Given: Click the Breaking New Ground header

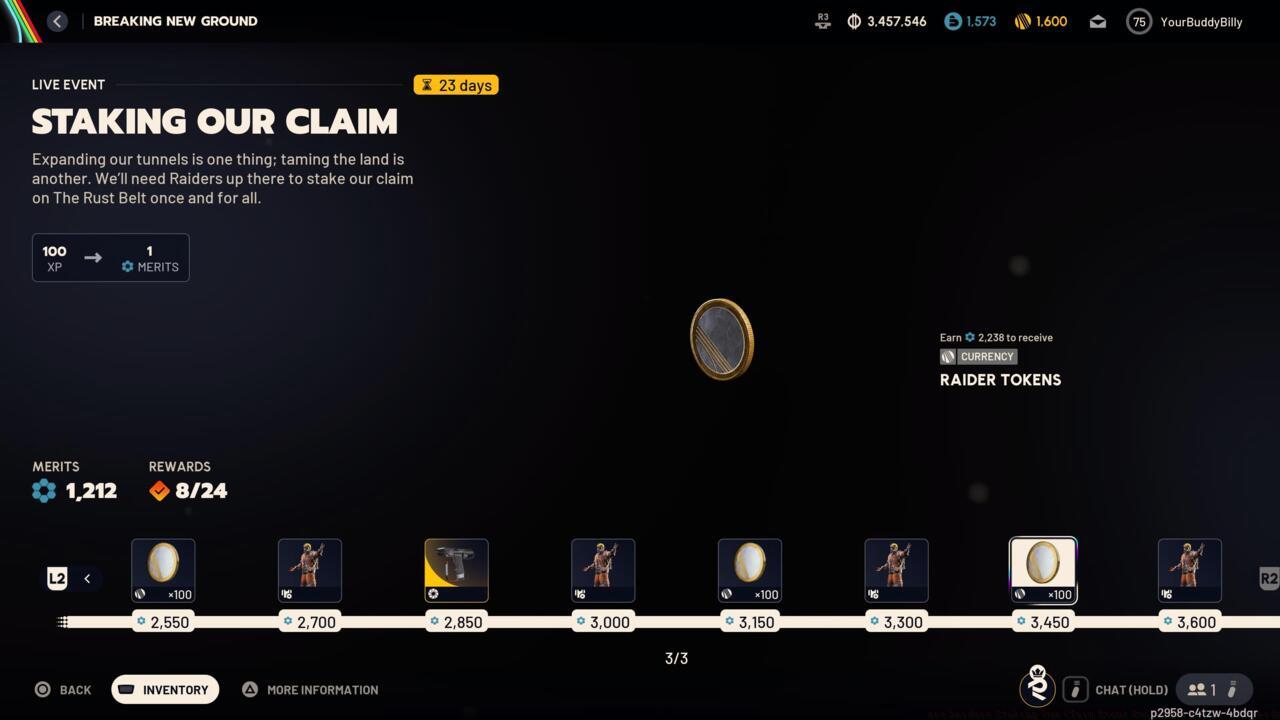Looking at the screenshot, I should pos(176,20).
